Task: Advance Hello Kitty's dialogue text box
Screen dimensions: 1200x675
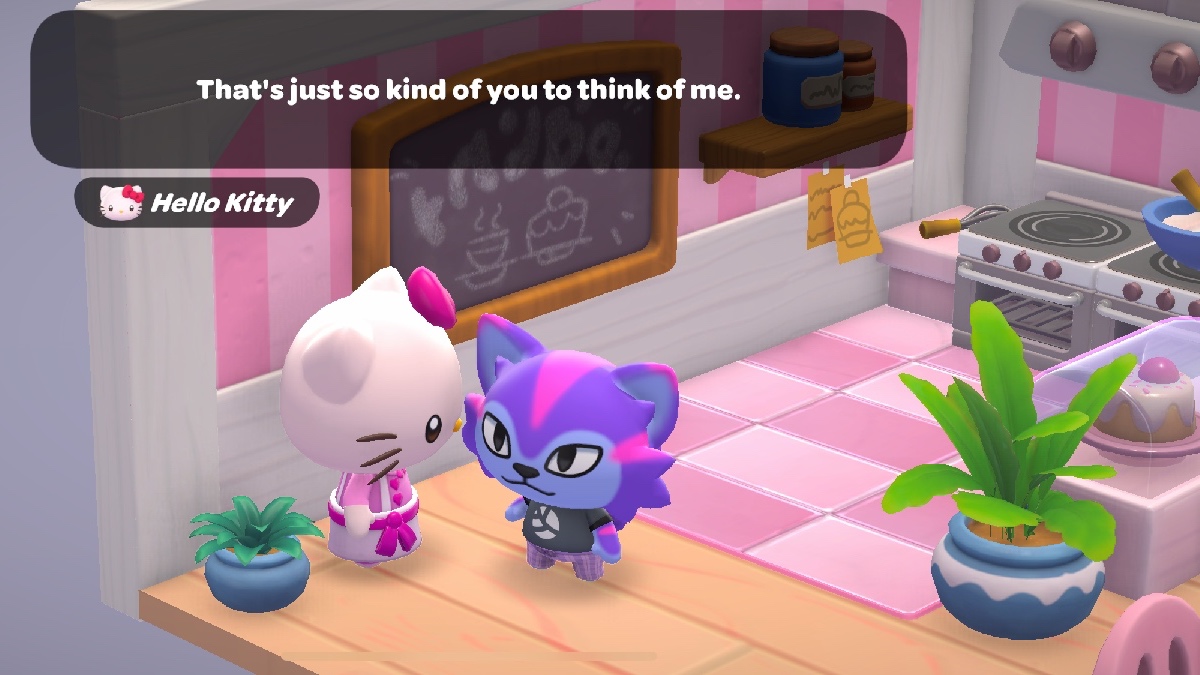Action: click(x=468, y=90)
